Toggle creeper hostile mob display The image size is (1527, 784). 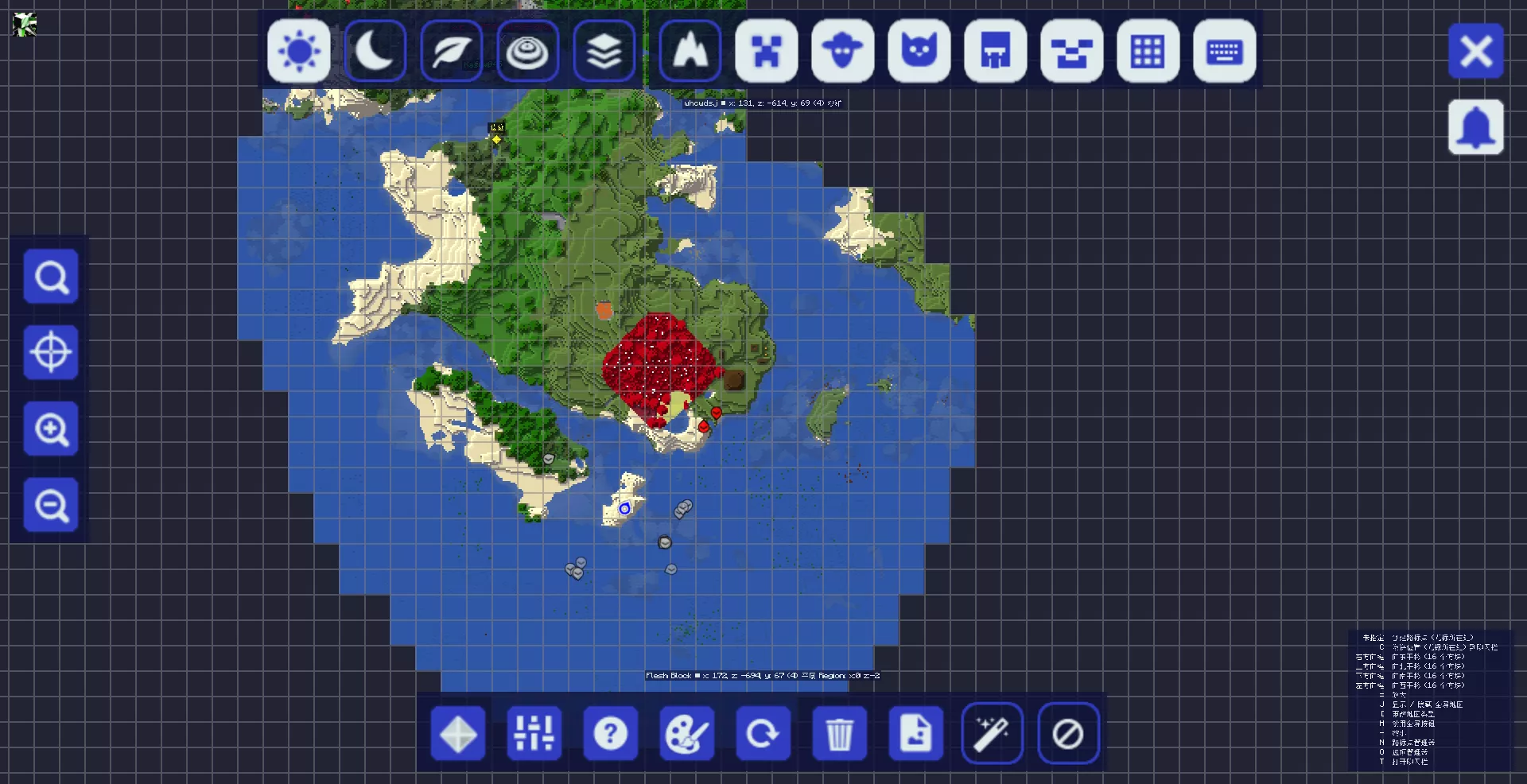pos(767,52)
